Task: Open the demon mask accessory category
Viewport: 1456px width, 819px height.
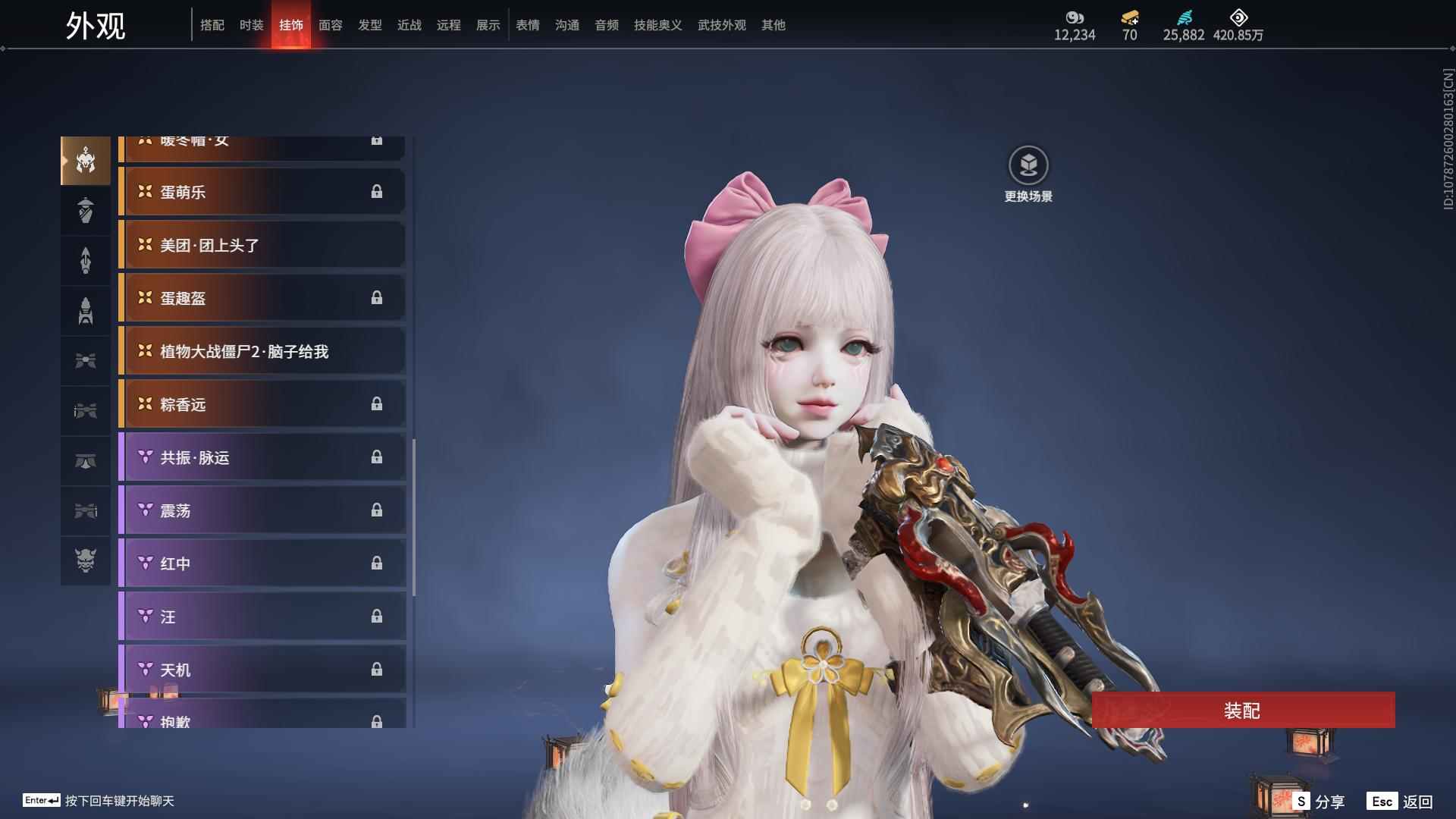Action: pos(86,560)
